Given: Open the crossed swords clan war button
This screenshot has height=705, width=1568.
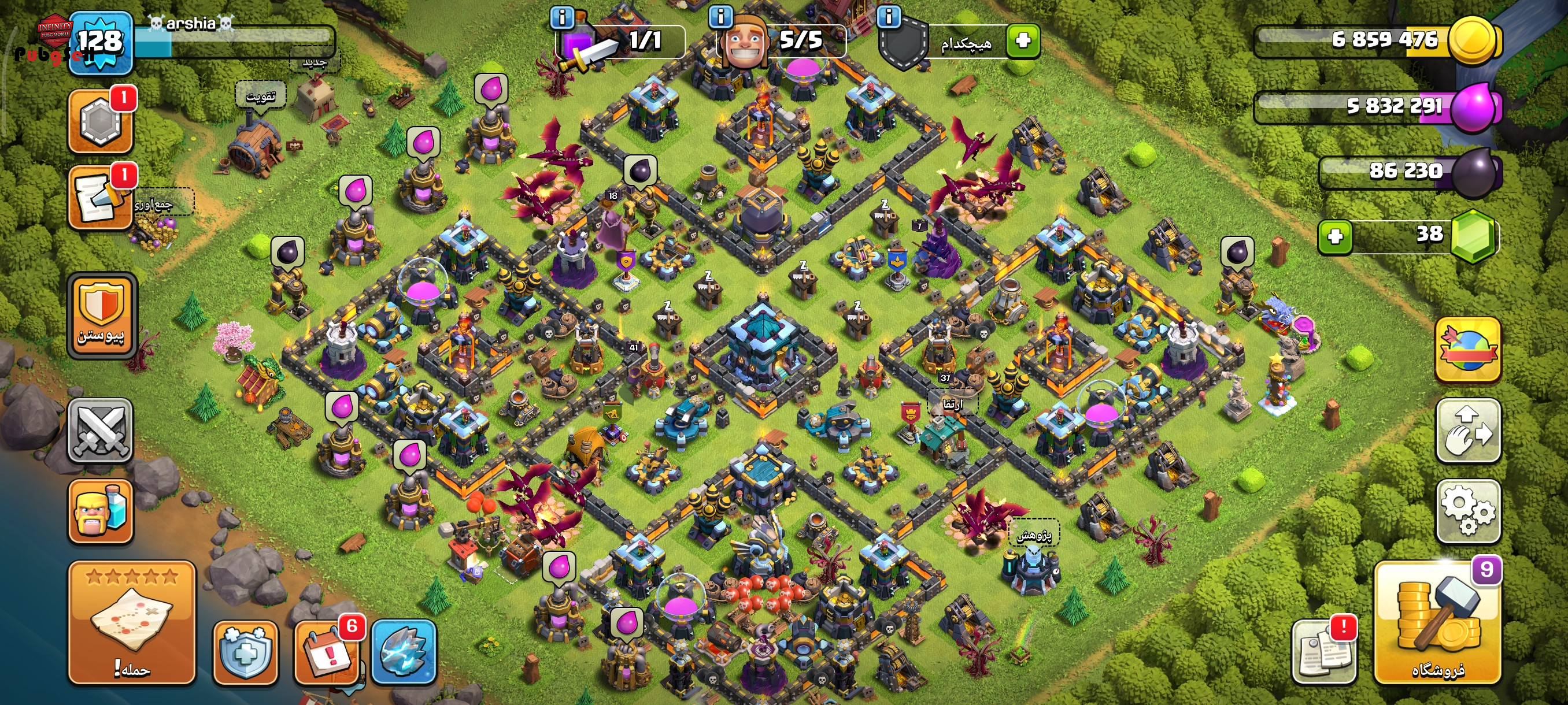Looking at the screenshot, I should click(100, 431).
